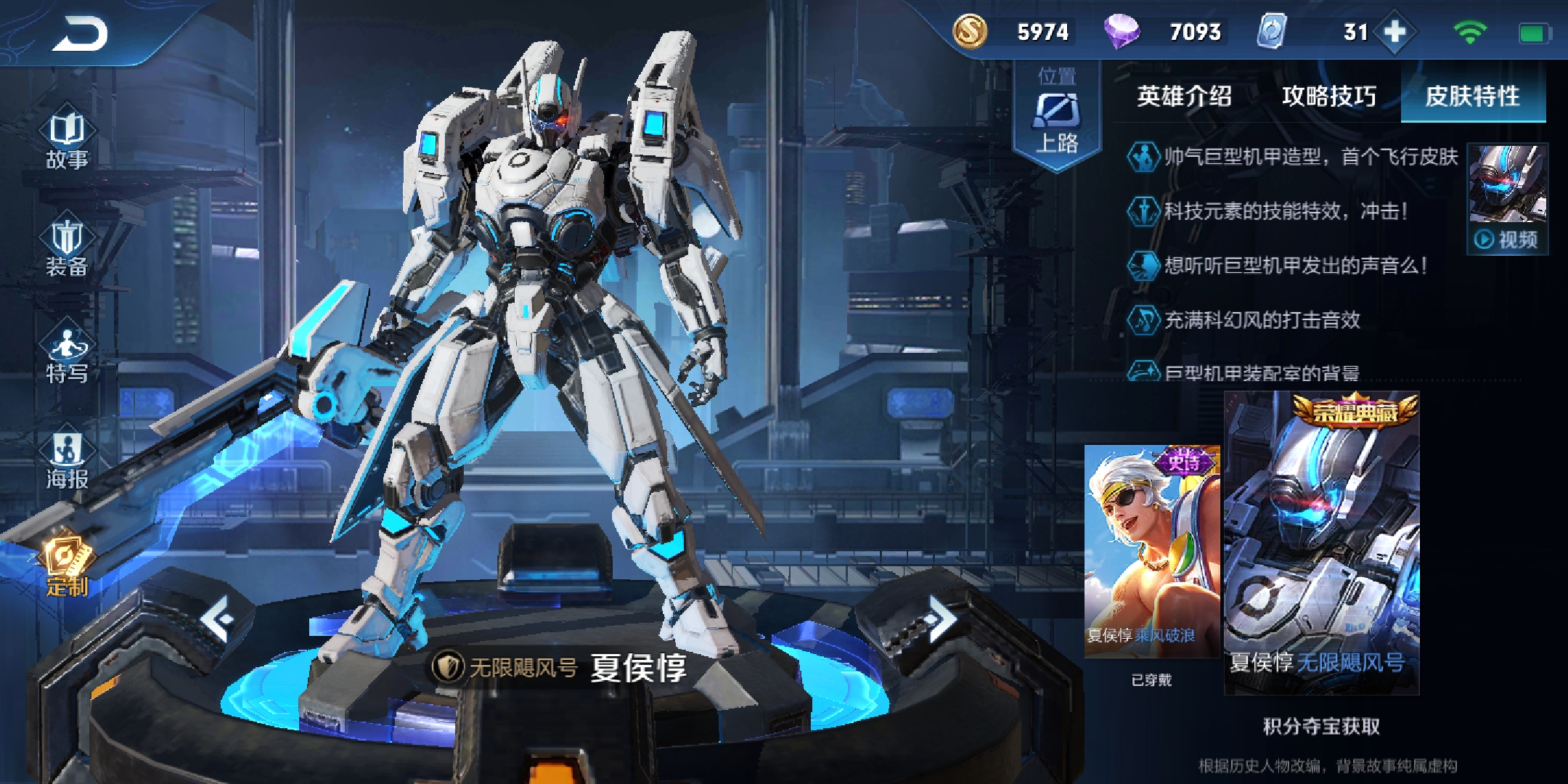This screenshot has width=1568, height=784.
Task: Open the 定制 customization option
Action: 67,568
